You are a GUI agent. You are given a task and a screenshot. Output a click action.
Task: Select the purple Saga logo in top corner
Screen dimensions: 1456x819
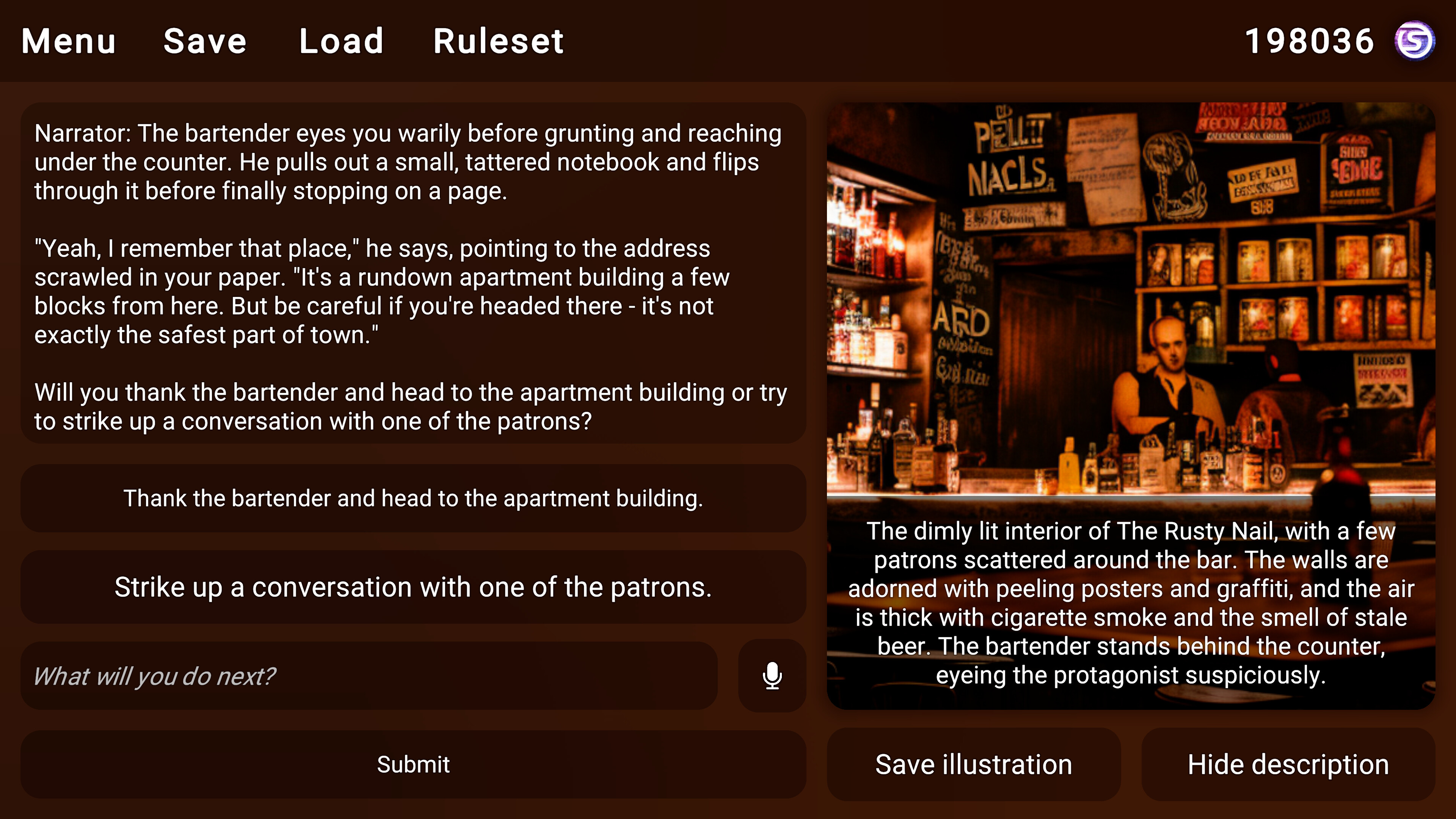point(1417,39)
